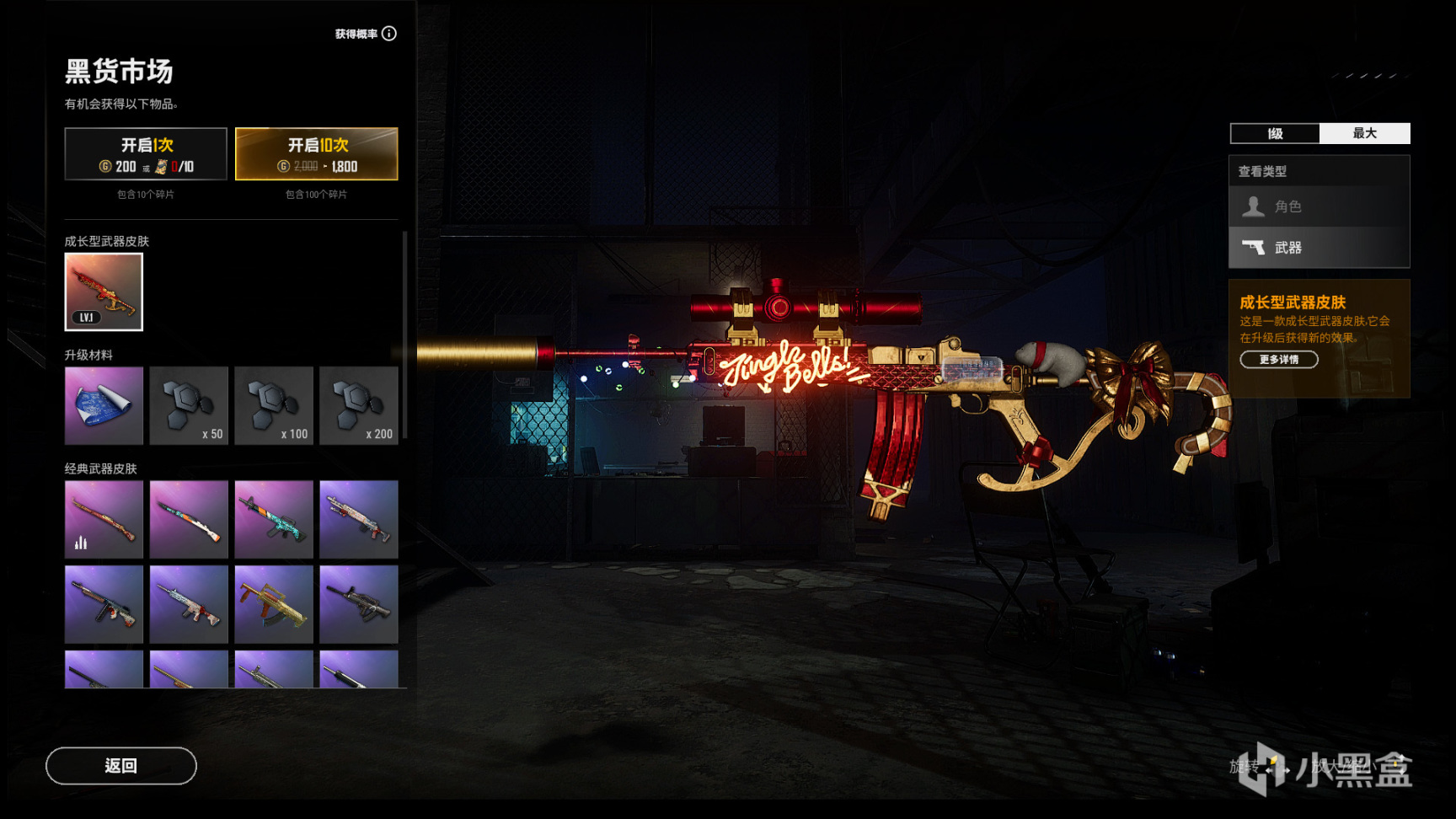Go back with the 返回 button
This screenshot has height=819, width=1456.
pos(121,765)
